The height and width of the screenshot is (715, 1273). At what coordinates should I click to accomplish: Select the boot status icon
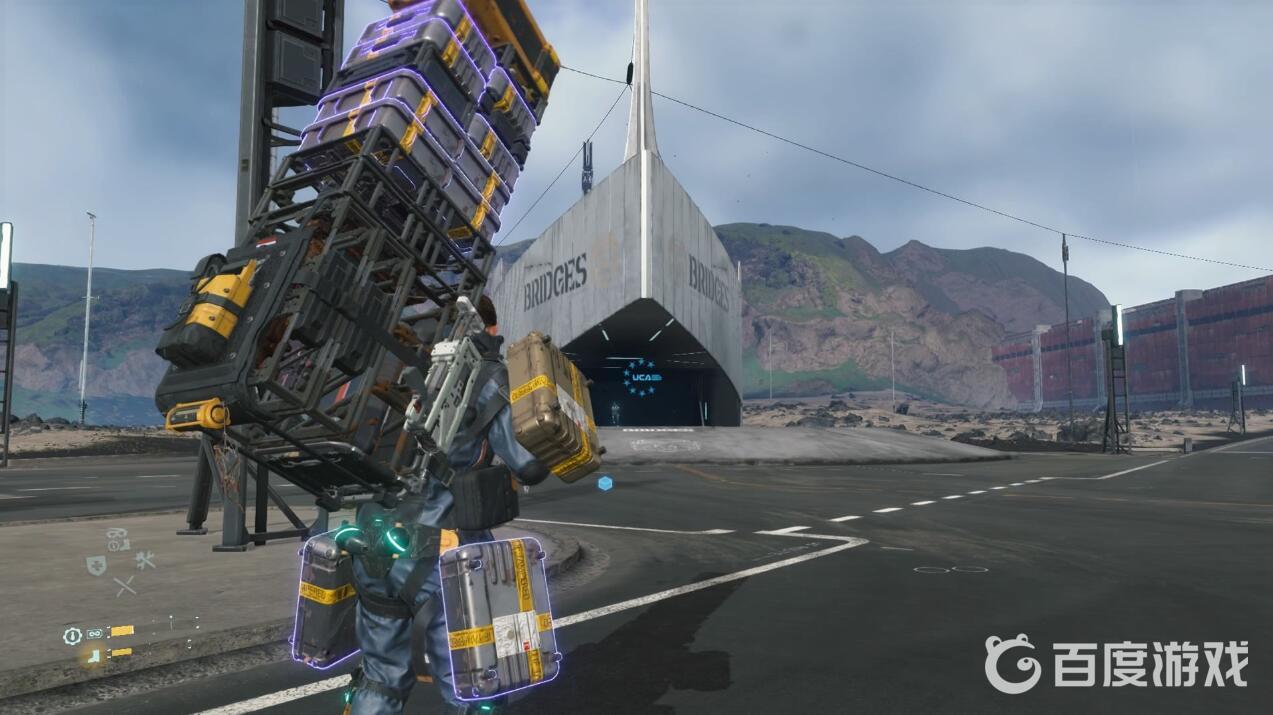[x=94, y=654]
